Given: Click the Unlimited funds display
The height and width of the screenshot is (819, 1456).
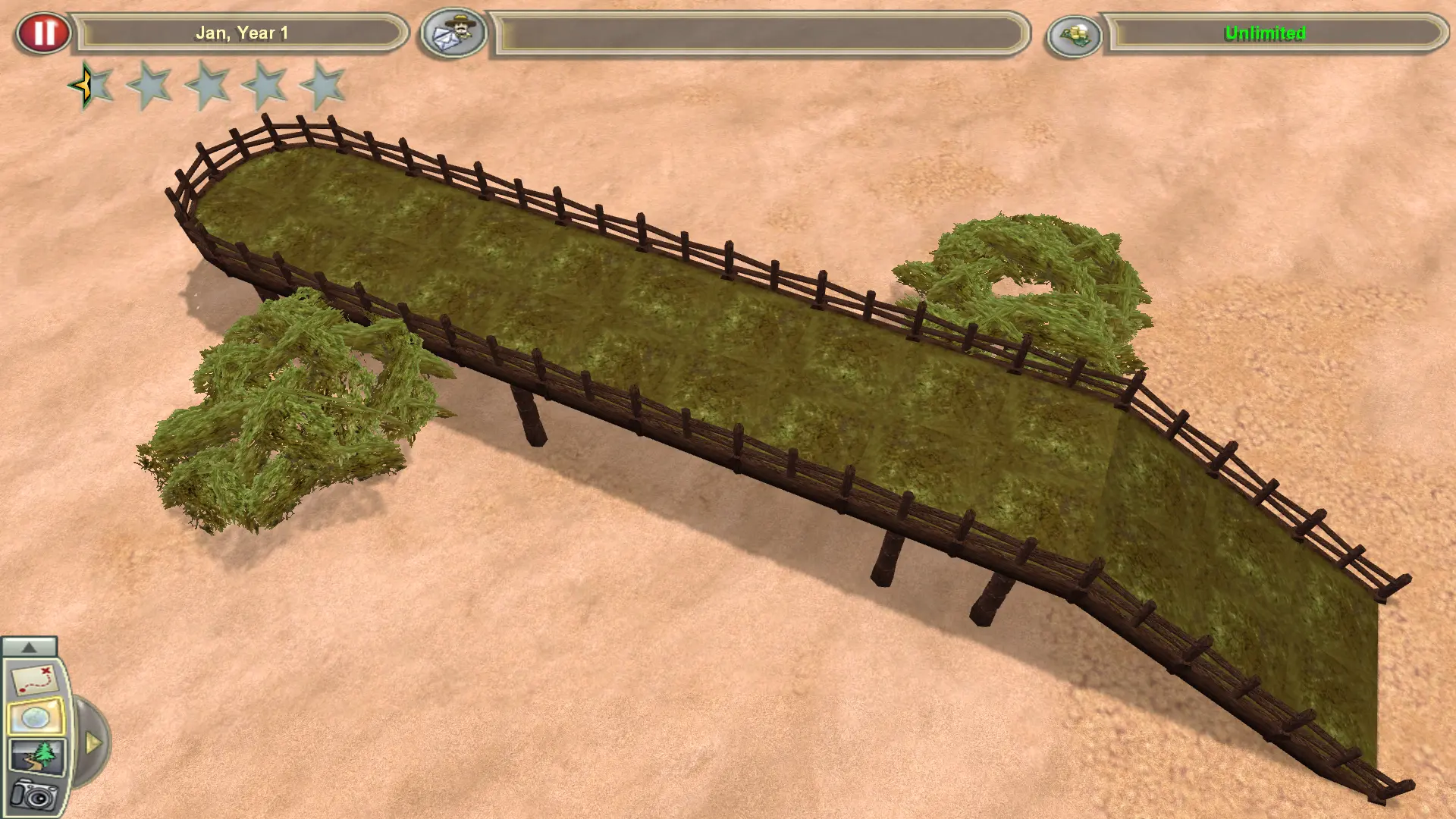Looking at the screenshot, I should [x=1265, y=33].
